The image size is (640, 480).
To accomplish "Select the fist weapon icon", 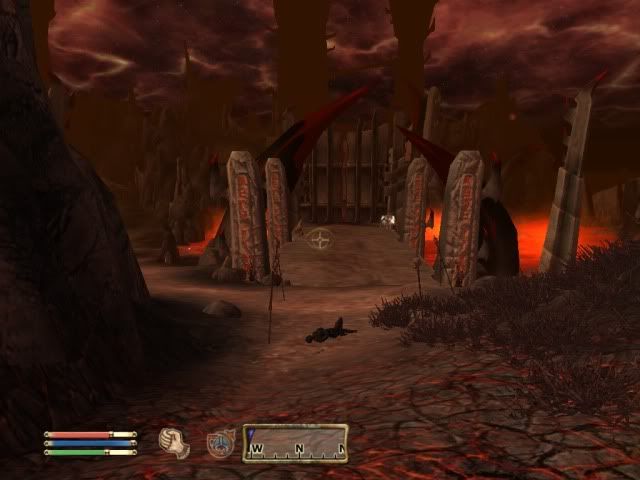I will [175, 442].
